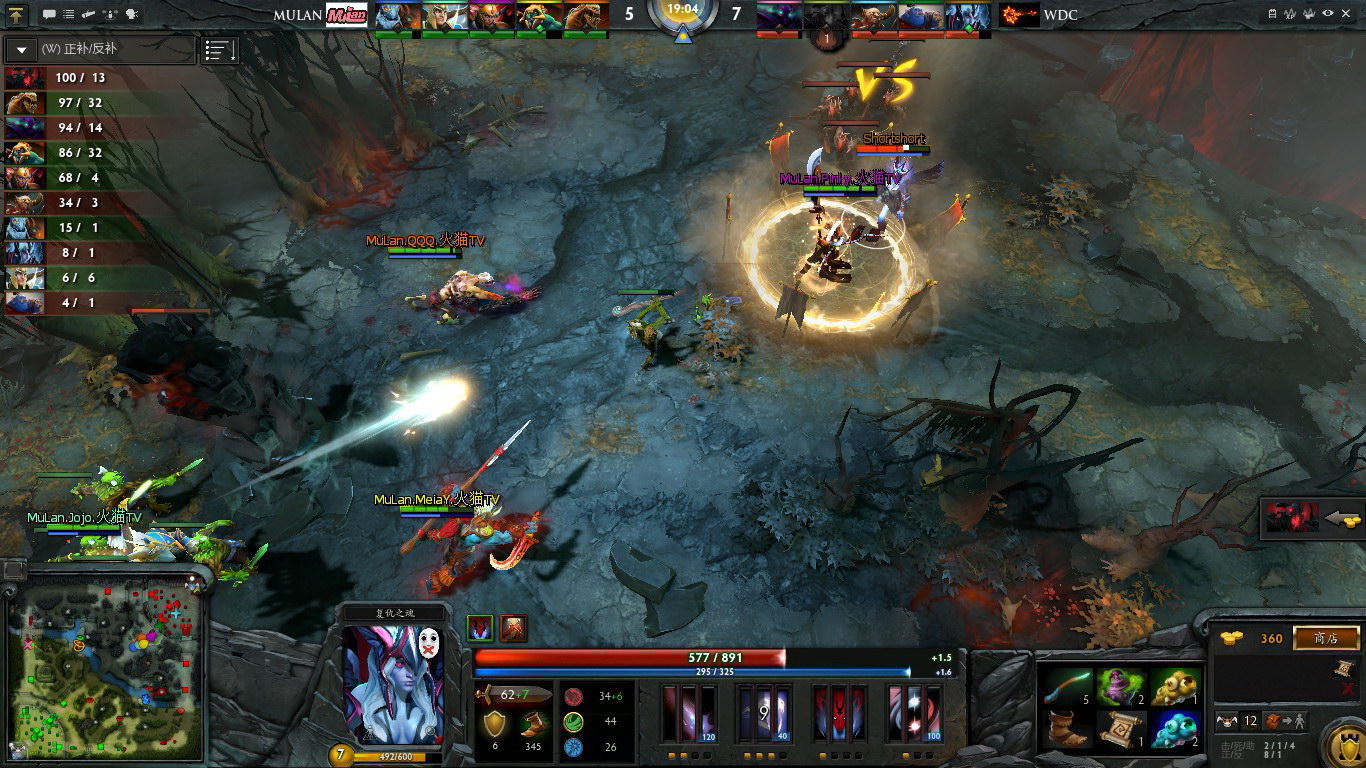Select the Nether Swap ultimate ability
This screenshot has height=768, width=1366.
pos(914,714)
